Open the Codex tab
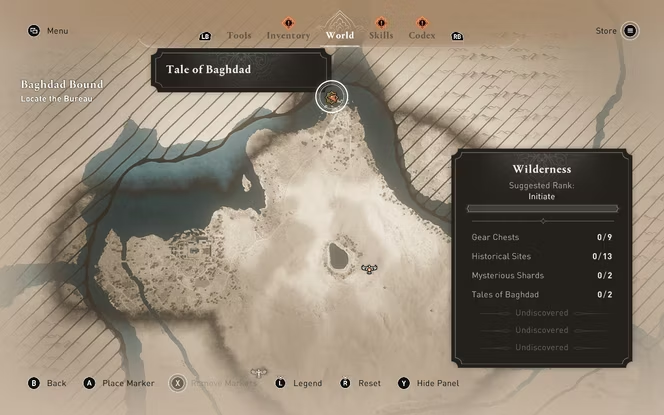 click(422, 36)
